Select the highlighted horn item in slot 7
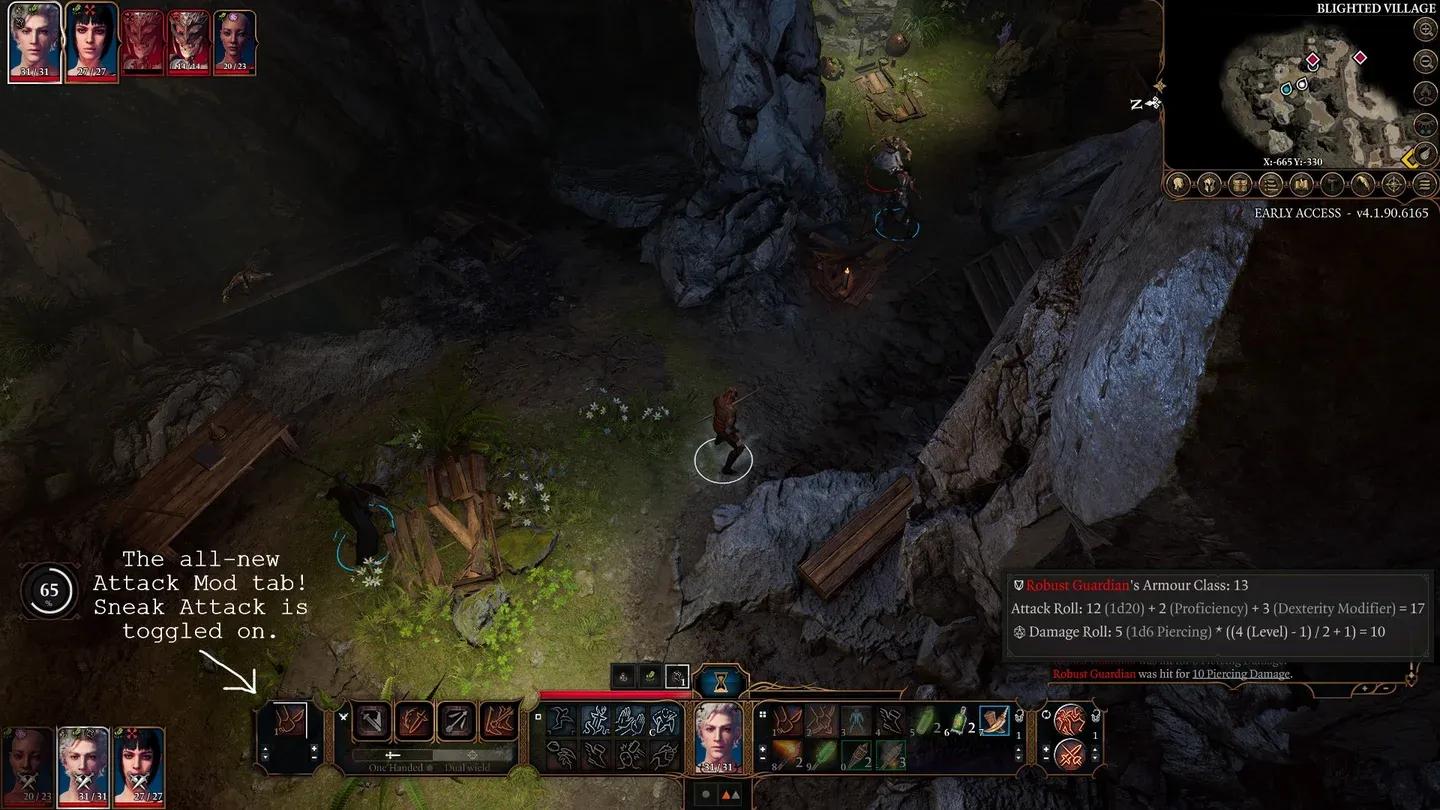Image resolution: width=1440 pixels, height=810 pixels. tap(994, 721)
